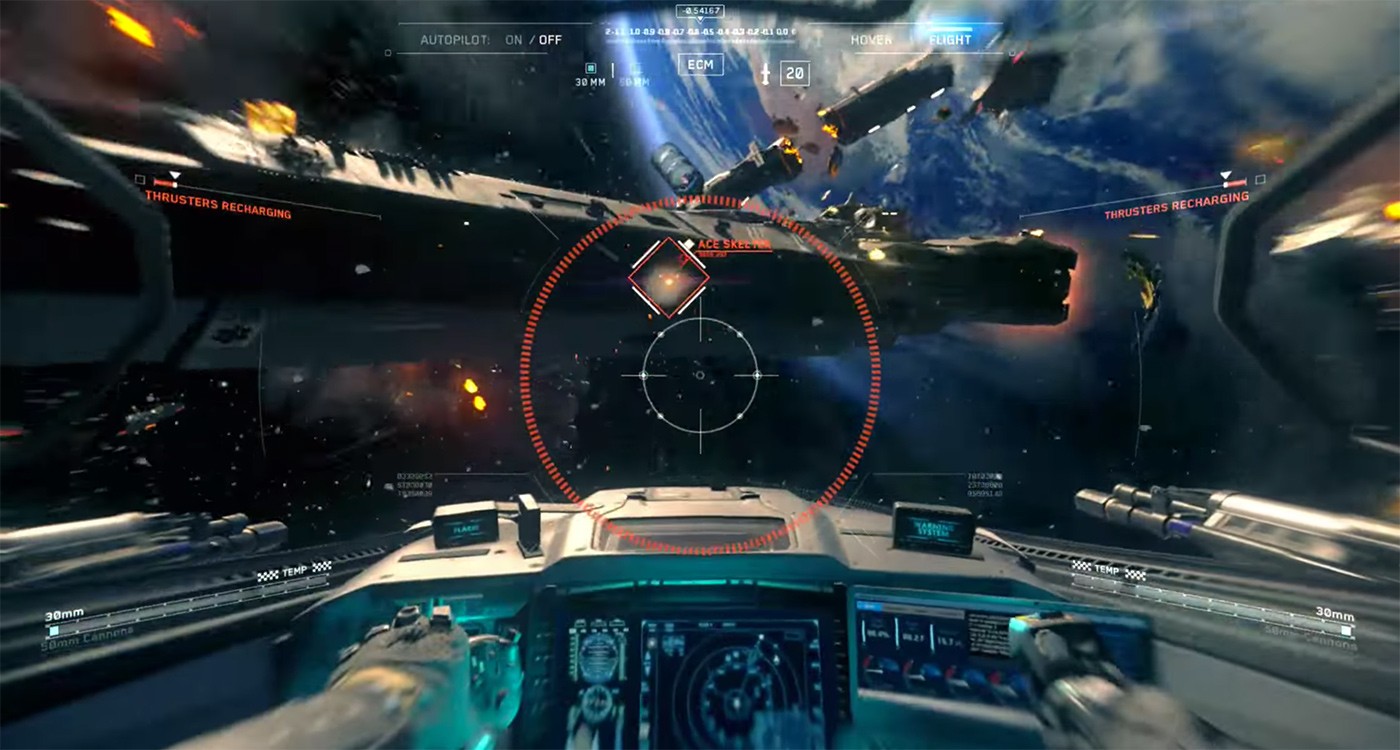Activate the ECM countermeasure box
1400x750 pixels.
coord(700,65)
